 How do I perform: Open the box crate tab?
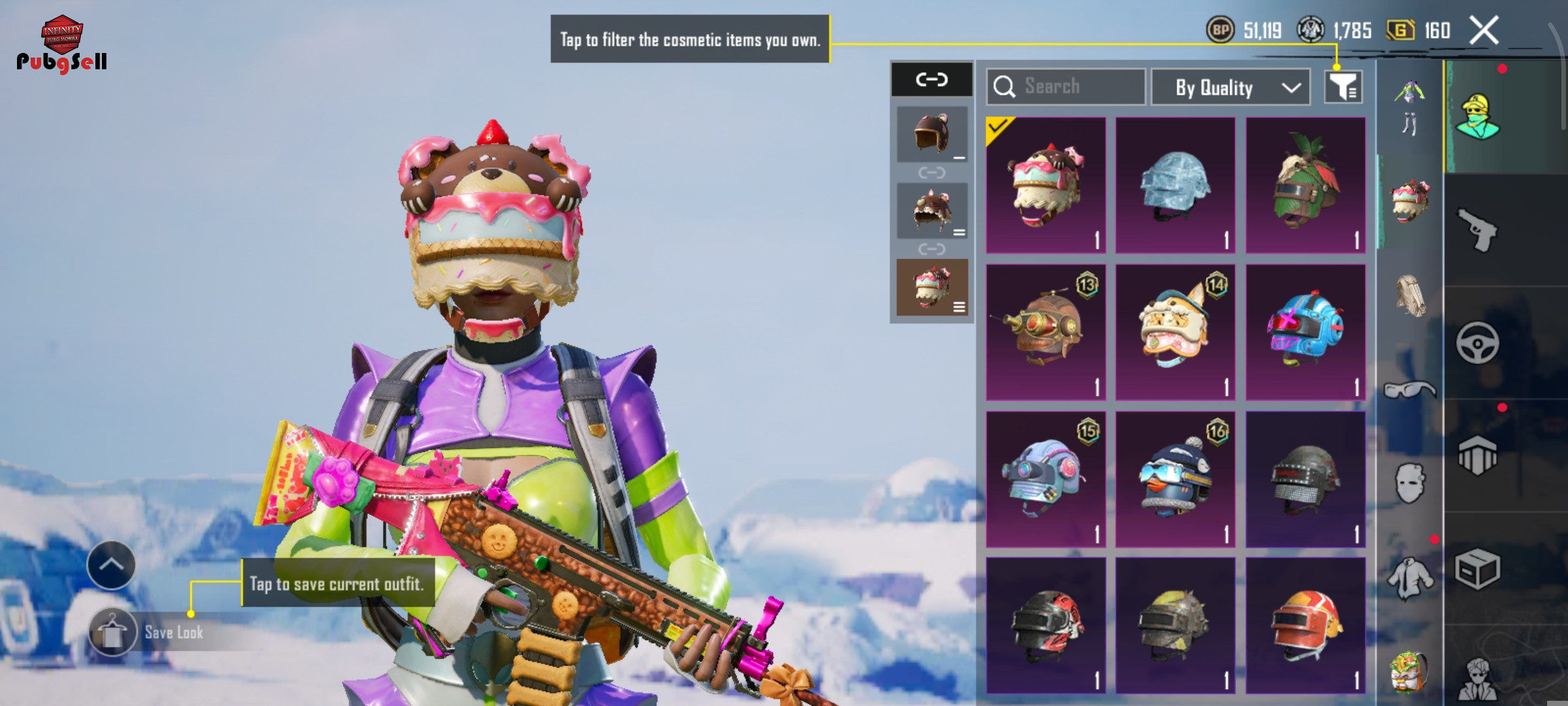[x=1478, y=569]
